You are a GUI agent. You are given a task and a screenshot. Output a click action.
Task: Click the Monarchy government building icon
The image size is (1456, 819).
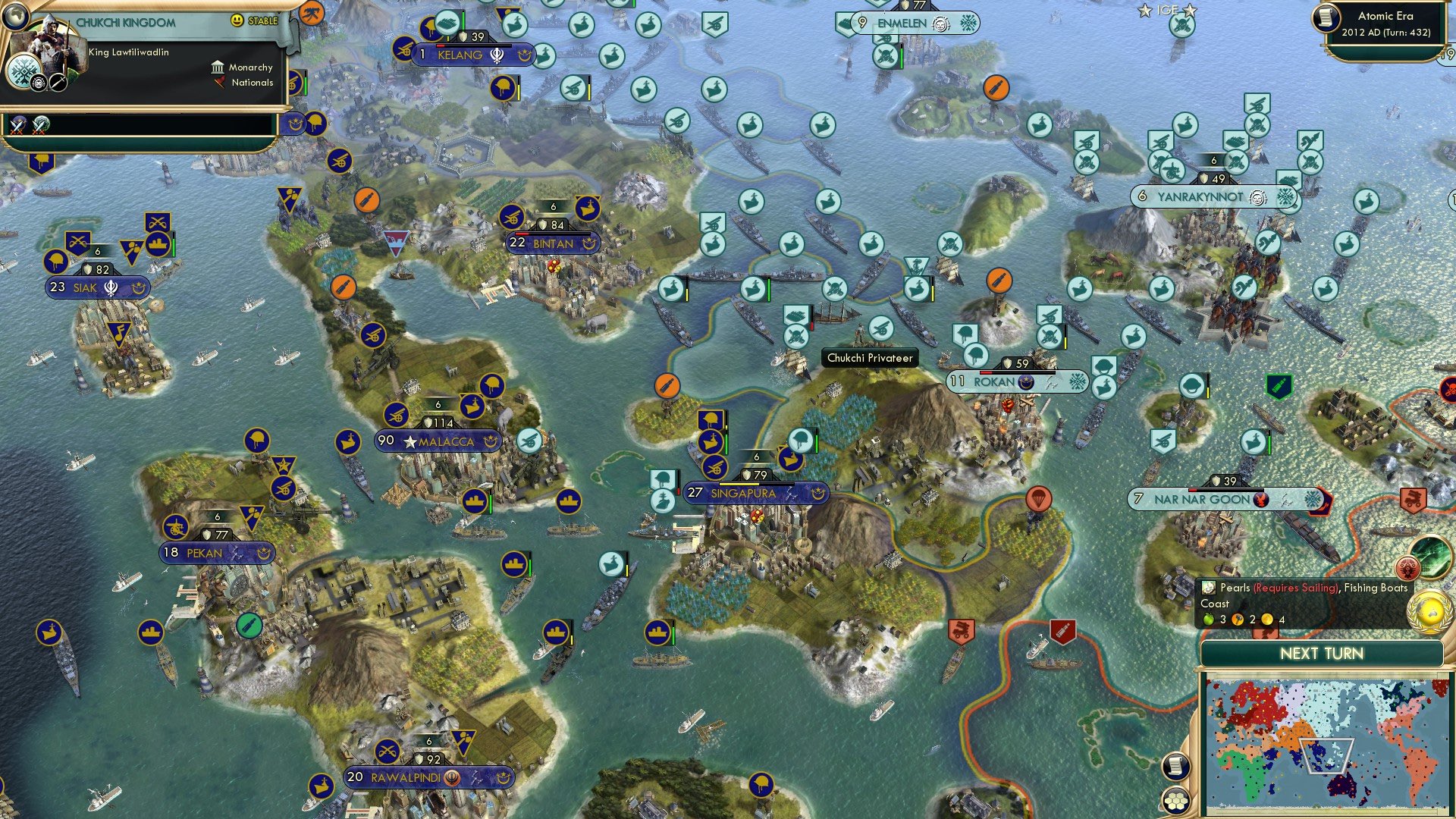(x=218, y=68)
